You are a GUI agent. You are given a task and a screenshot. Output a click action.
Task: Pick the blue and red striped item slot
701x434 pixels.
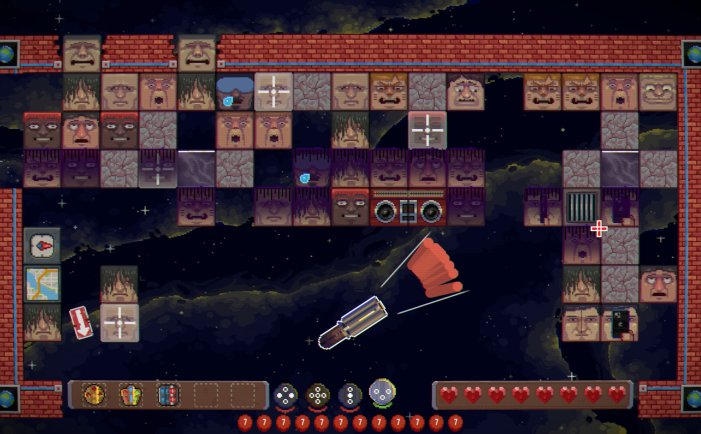[x=167, y=394]
